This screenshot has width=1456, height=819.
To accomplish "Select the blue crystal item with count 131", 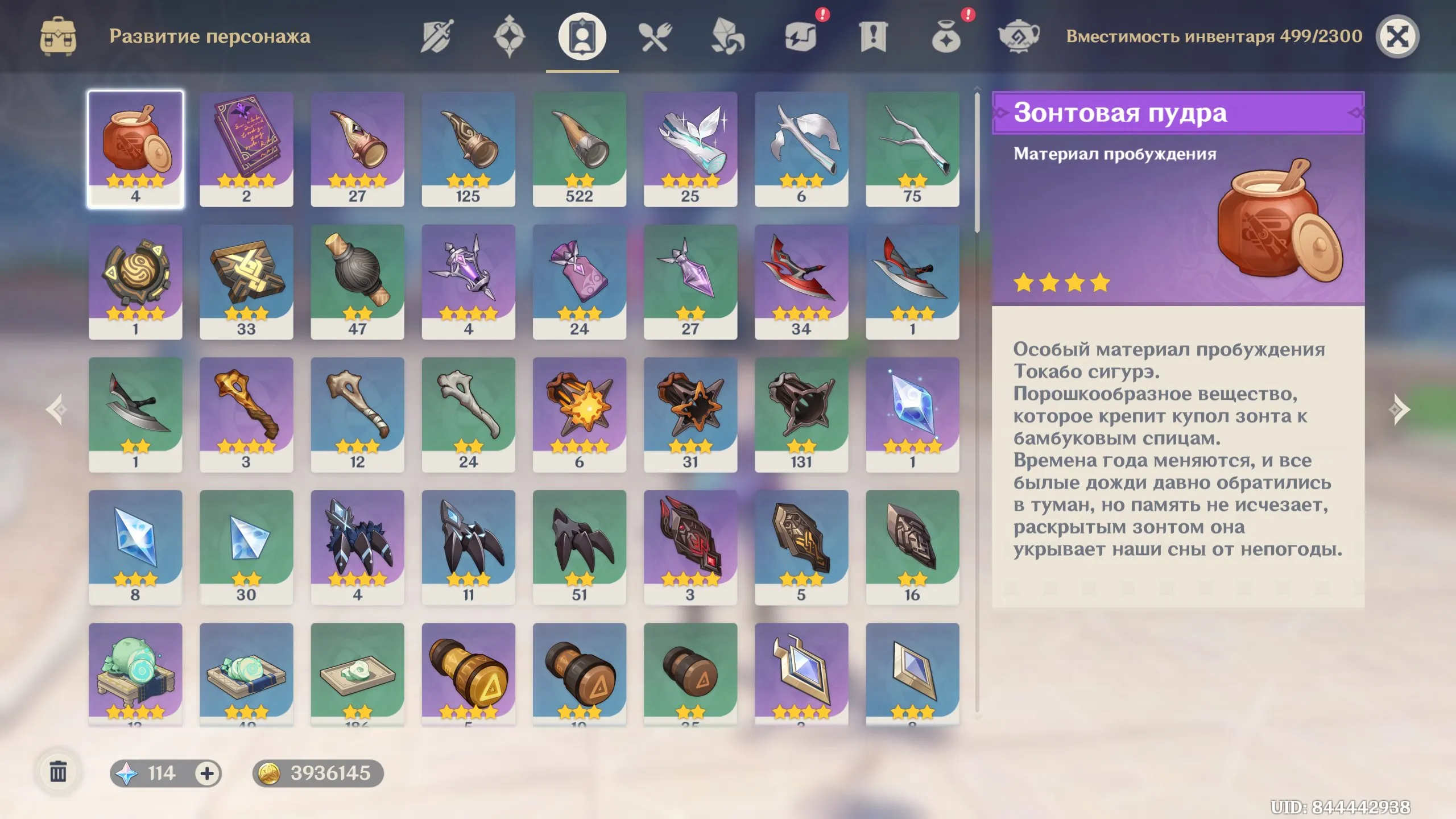I will coord(802,412).
